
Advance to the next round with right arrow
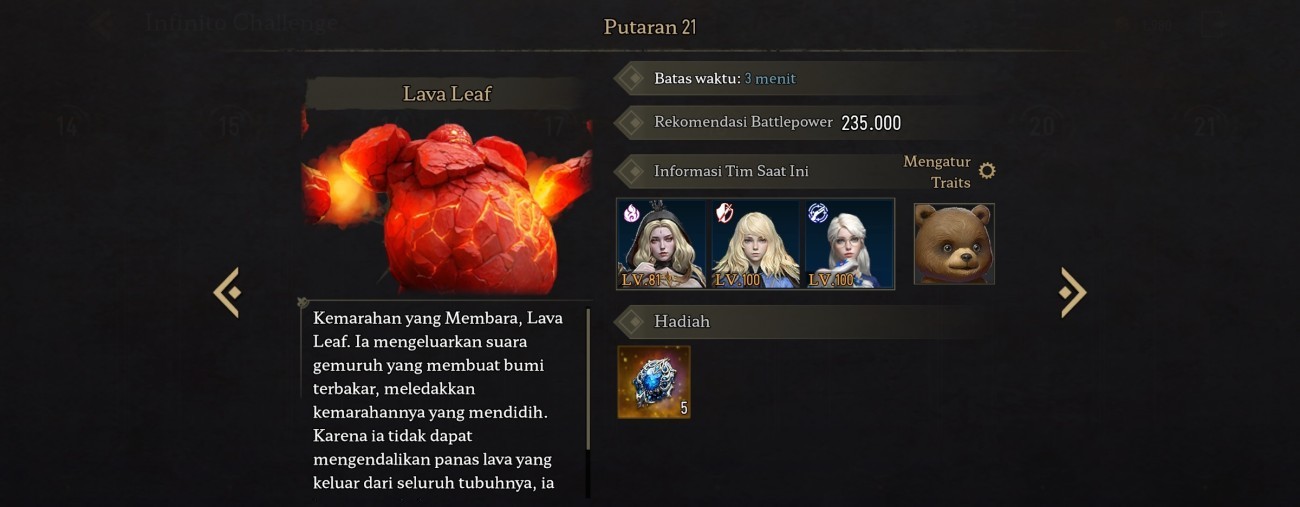point(1072,292)
